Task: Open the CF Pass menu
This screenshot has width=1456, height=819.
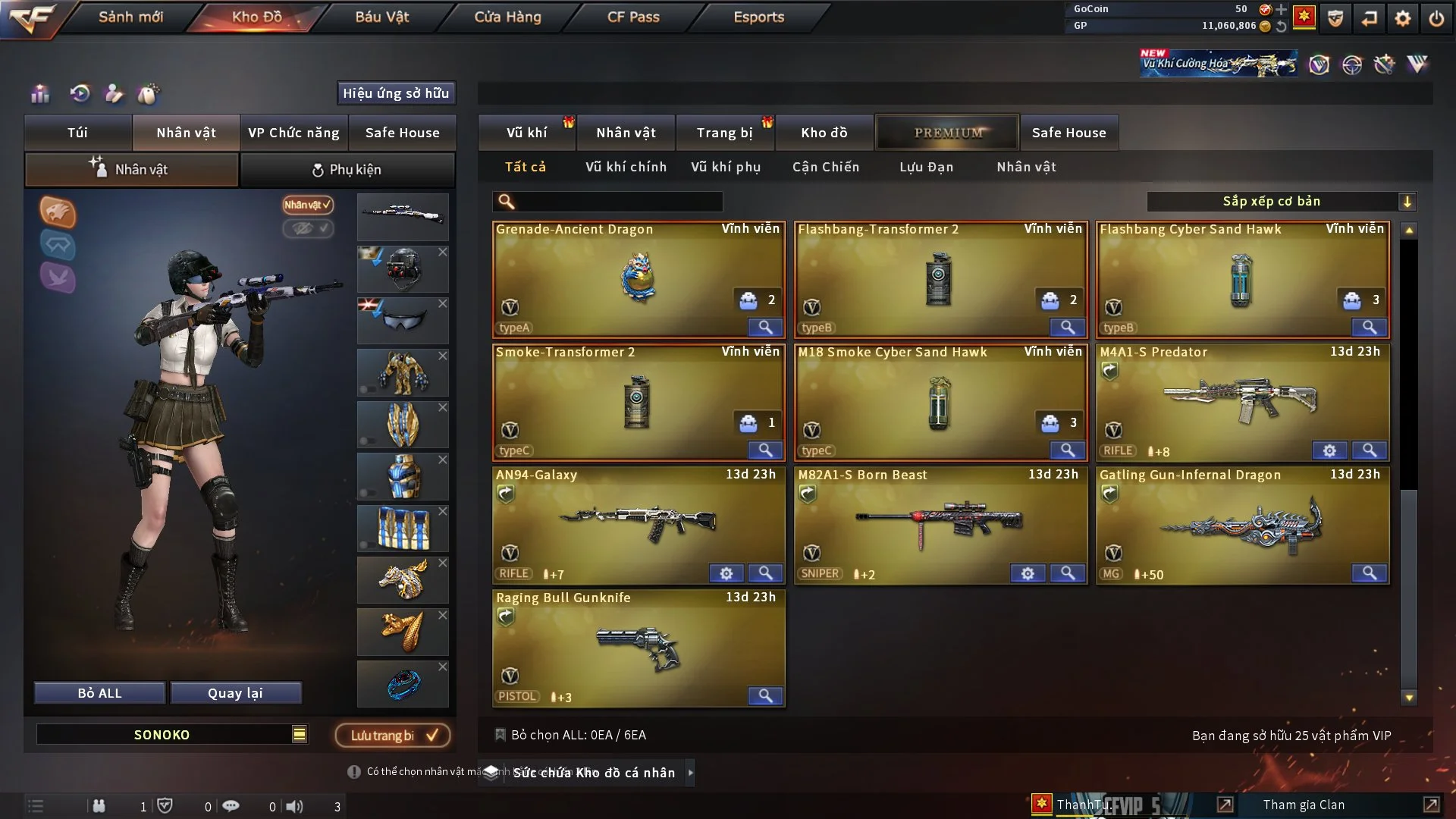Action: pos(633,17)
